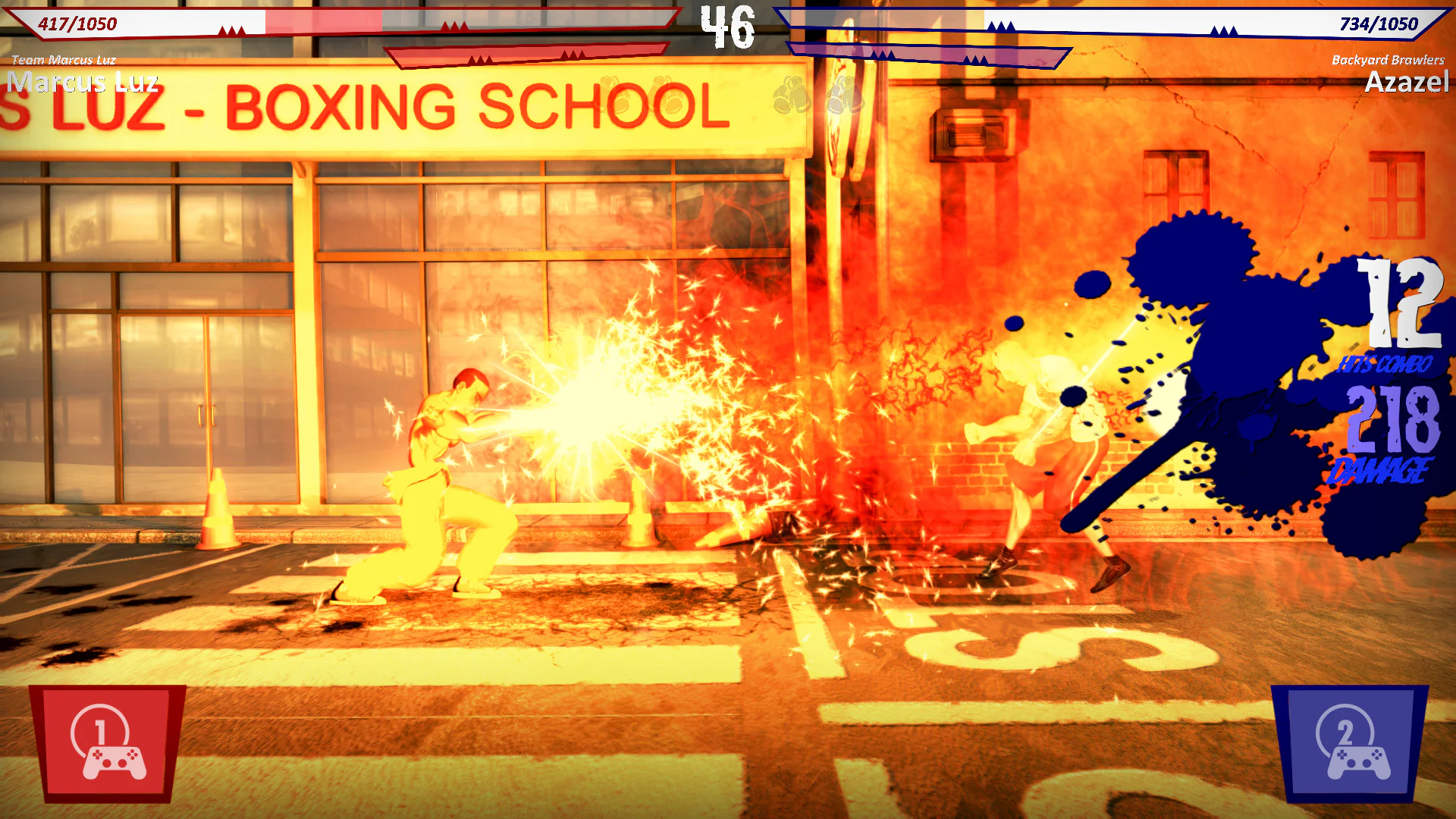Select the Backyard Brawlers team label
The image size is (1456, 819).
1388,59
